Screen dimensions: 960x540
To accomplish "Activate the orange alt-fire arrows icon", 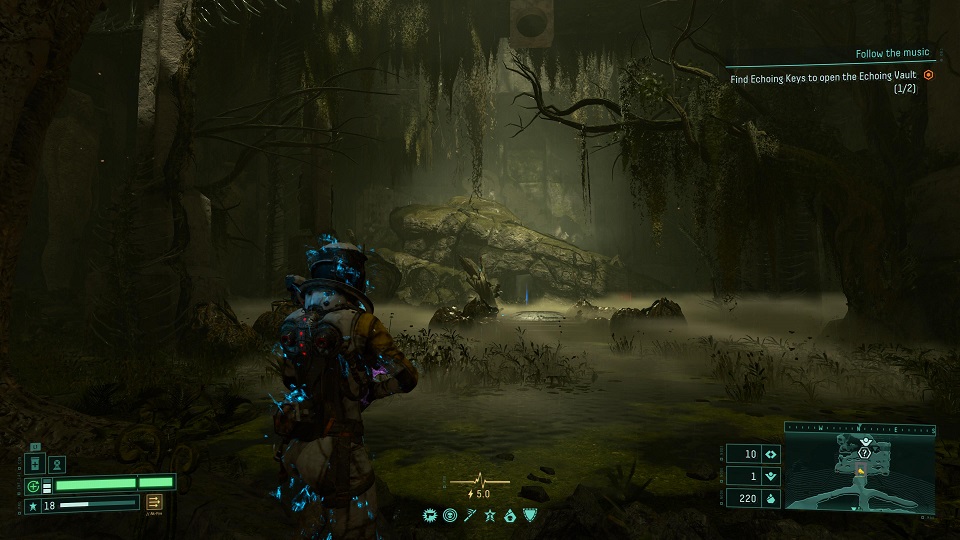I will [x=155, y=503].
